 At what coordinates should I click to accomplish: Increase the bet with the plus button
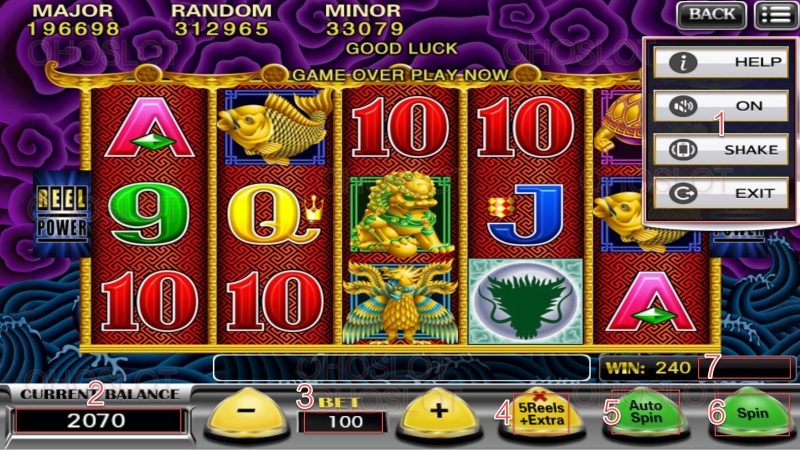[435, 413]
